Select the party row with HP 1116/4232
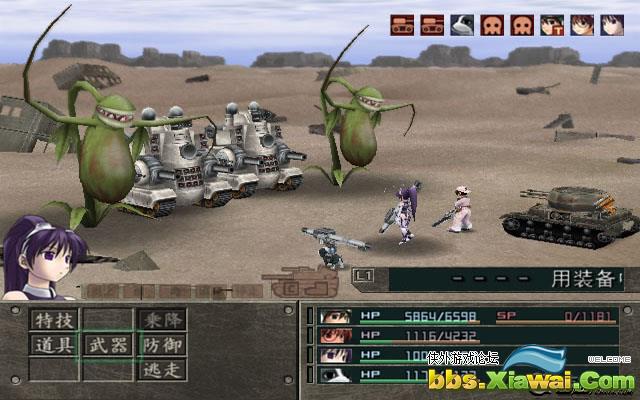Image resolution: width=640 pixels, height=400 pixels. click(460, 336)
